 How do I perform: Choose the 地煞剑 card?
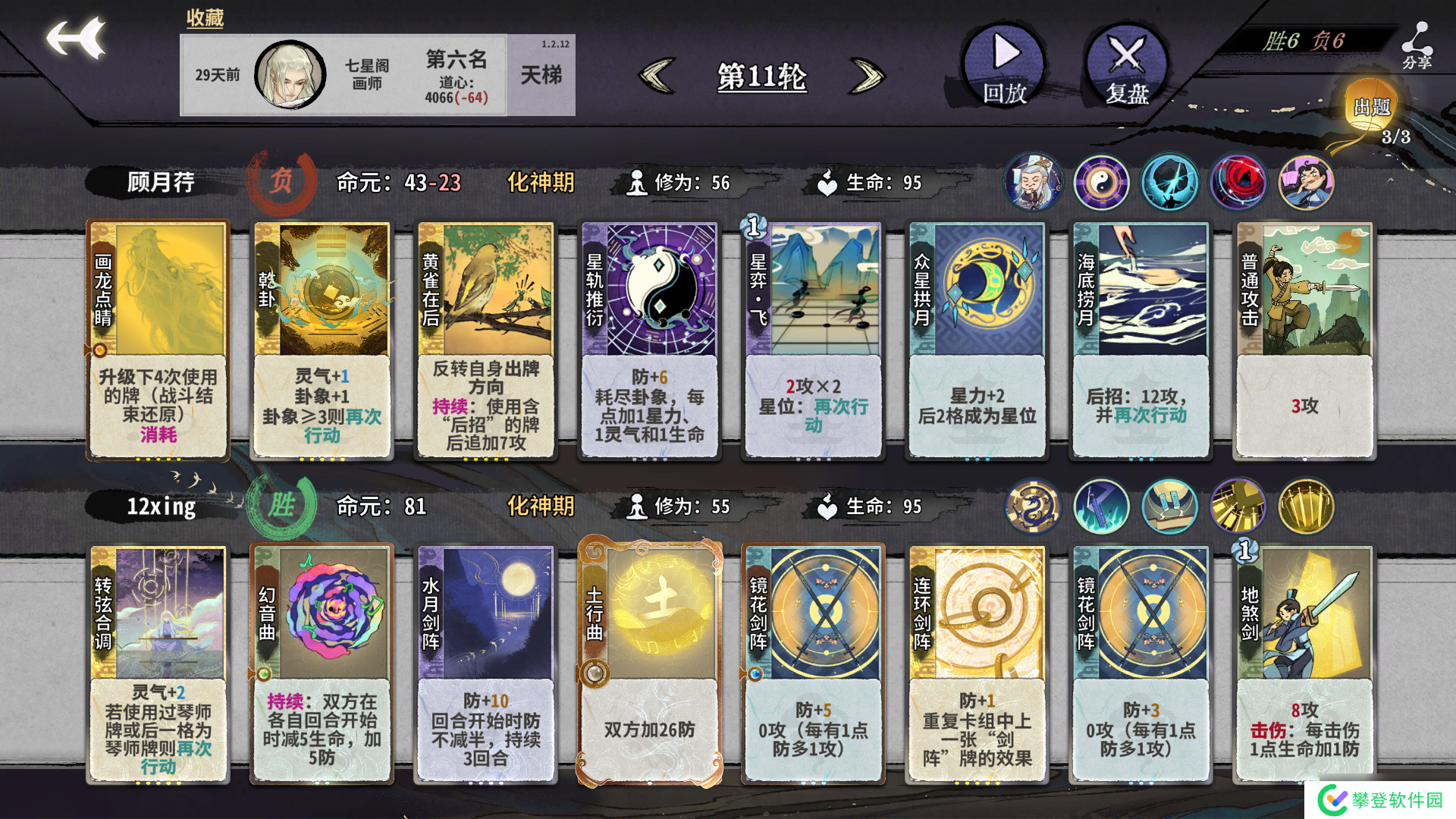pyautogui.click(x=1304, y=664)
